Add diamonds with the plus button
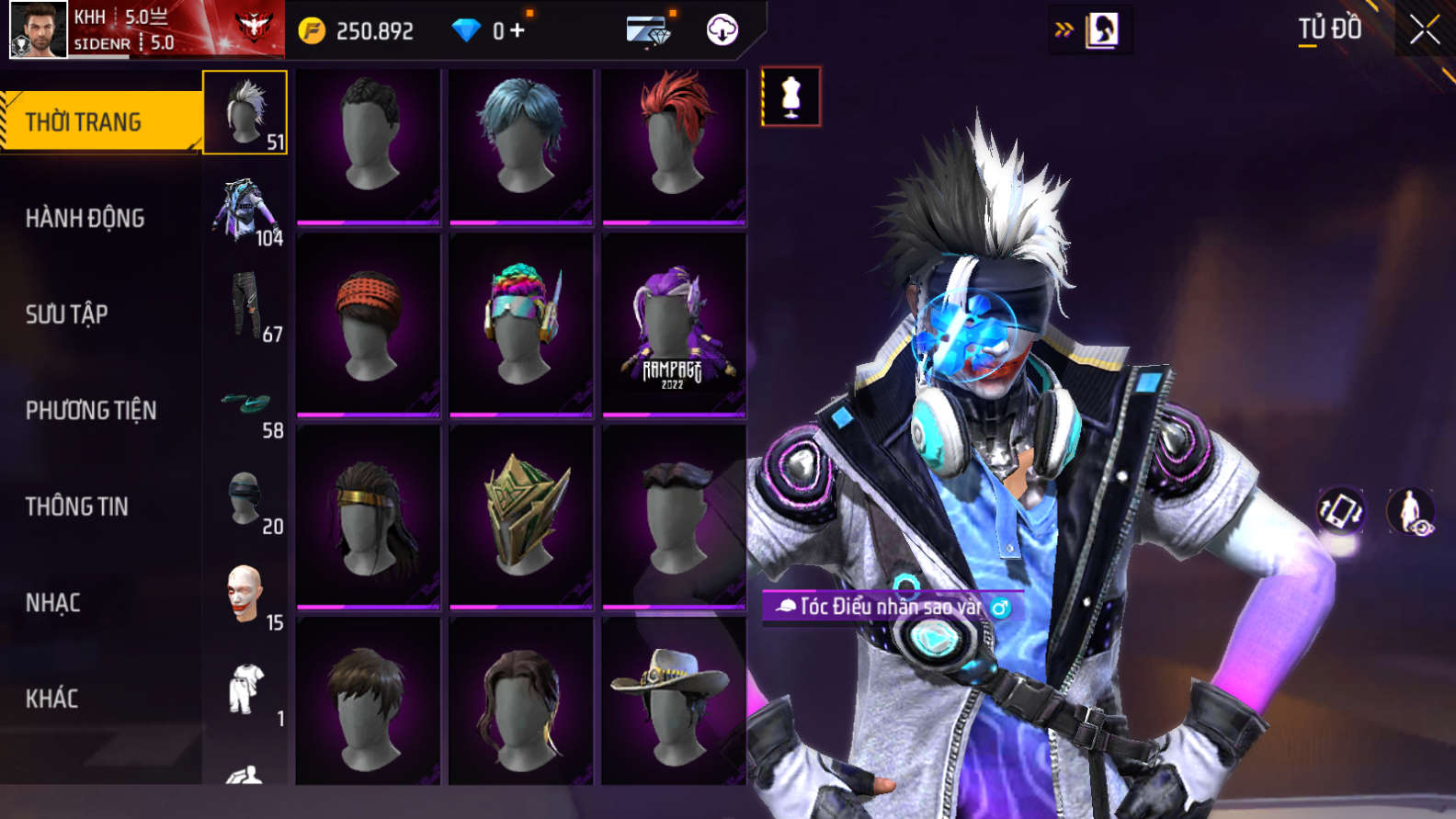The width and height of the screenshot is (1456, 819). 518,31
